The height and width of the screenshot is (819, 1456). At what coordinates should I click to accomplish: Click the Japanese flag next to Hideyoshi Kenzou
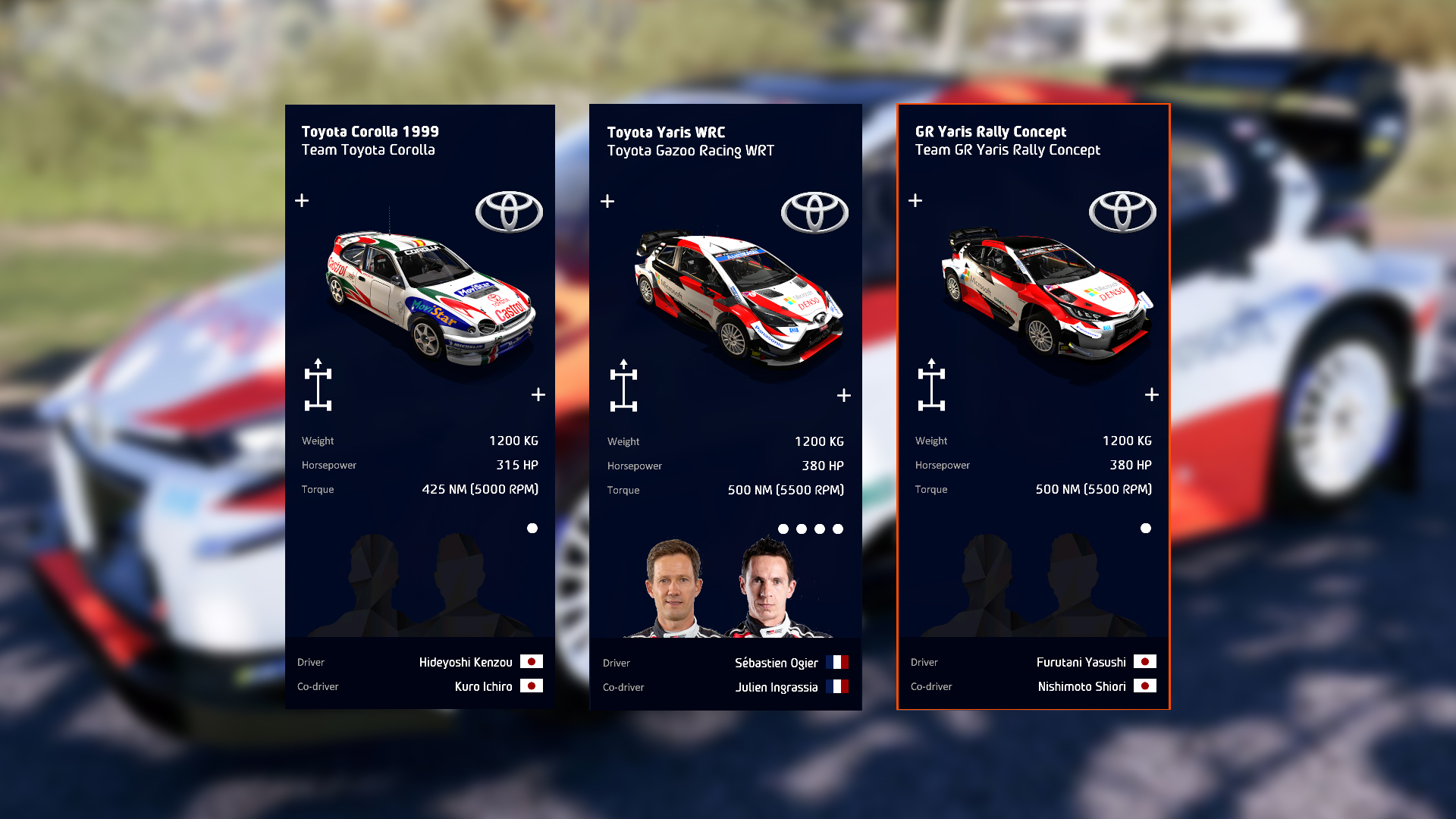click(532, 661)
